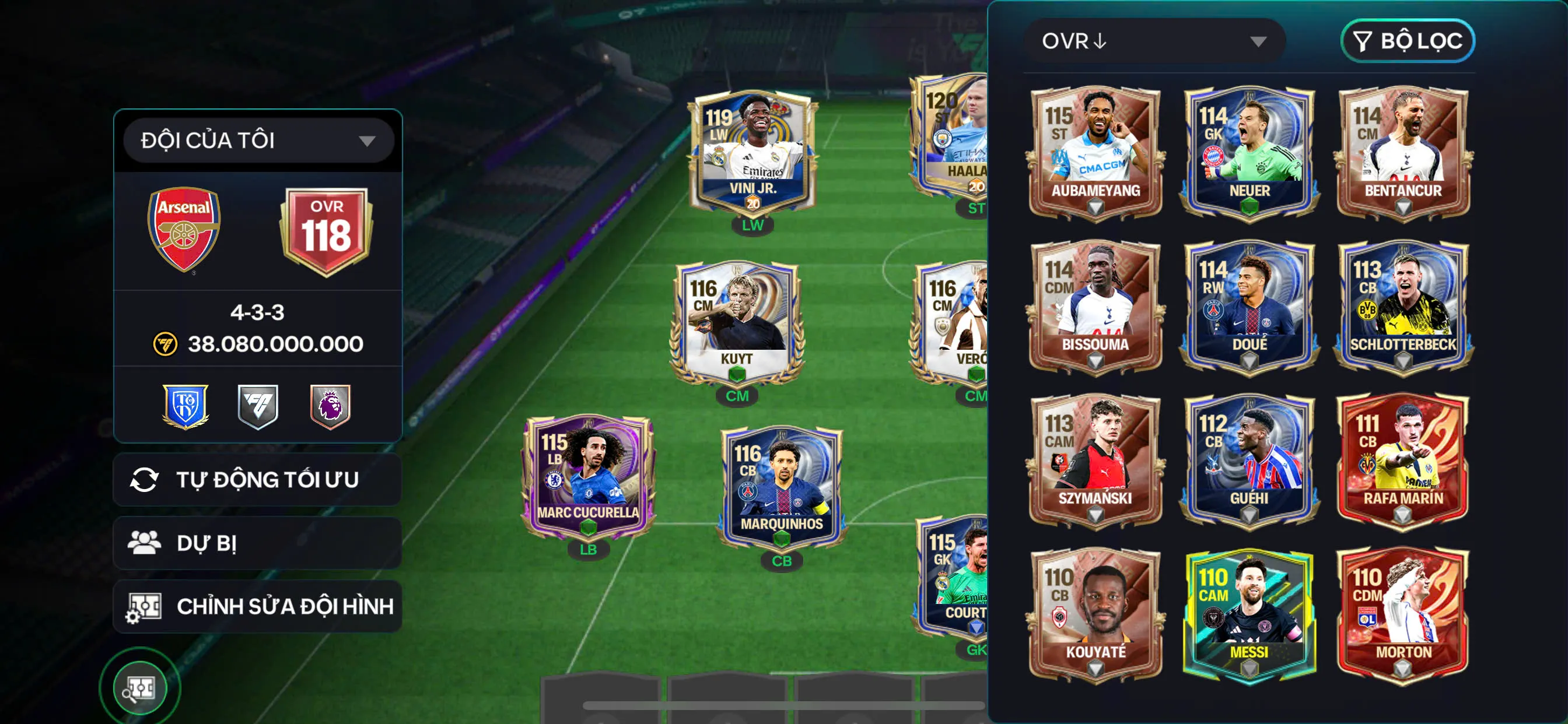Screen dimensions: 1568x724
Task: Select the Vini Jr. LW card
Action: click(x=752, y=155)
